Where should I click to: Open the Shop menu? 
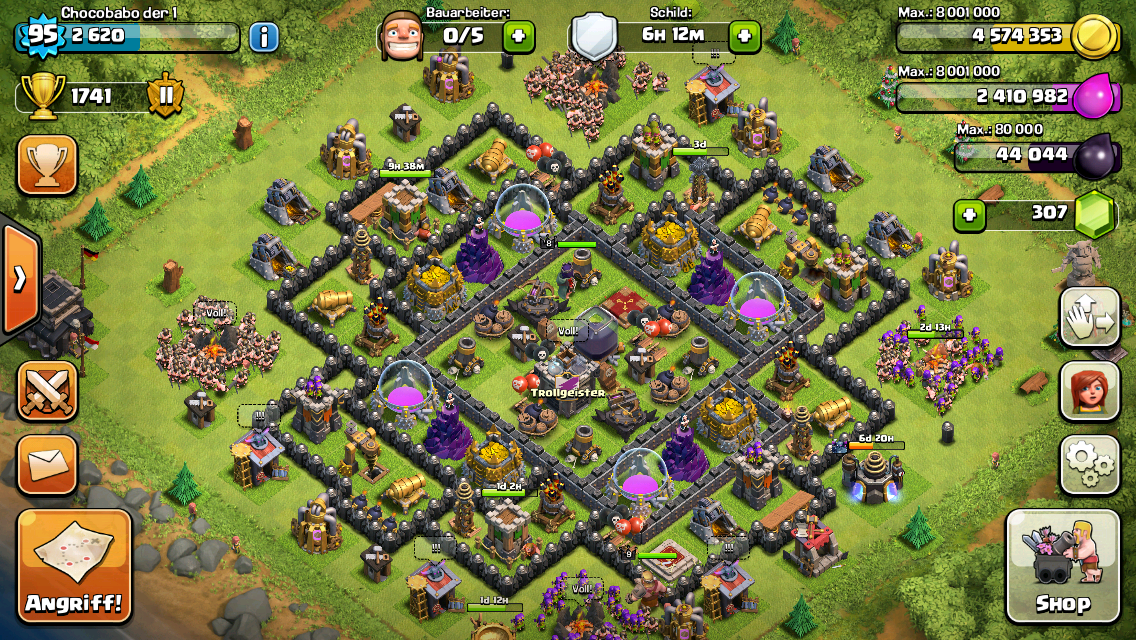[x=1062, y=566]
